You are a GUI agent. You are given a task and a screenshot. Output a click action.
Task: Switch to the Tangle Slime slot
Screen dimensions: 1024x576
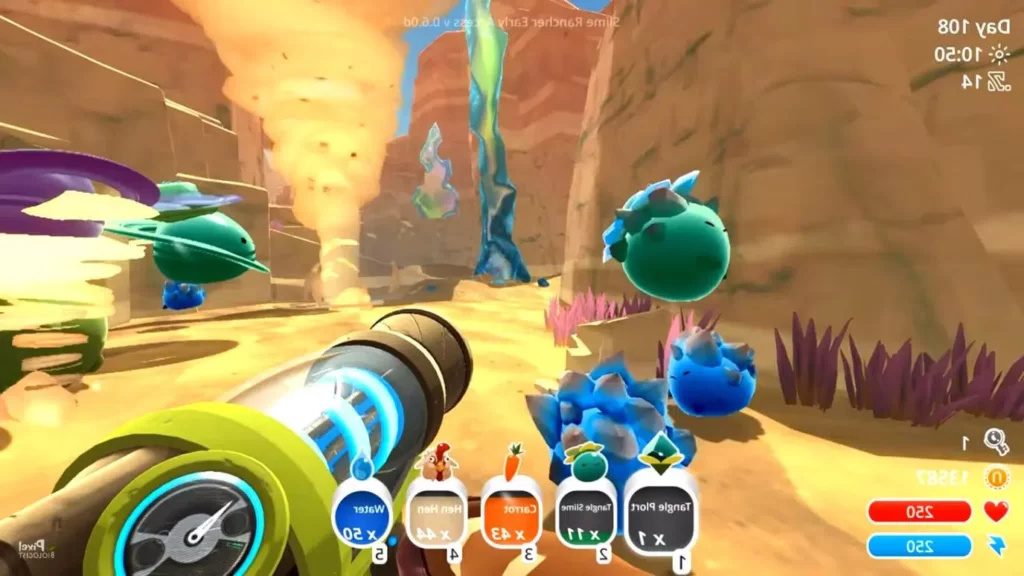[586, 512]
